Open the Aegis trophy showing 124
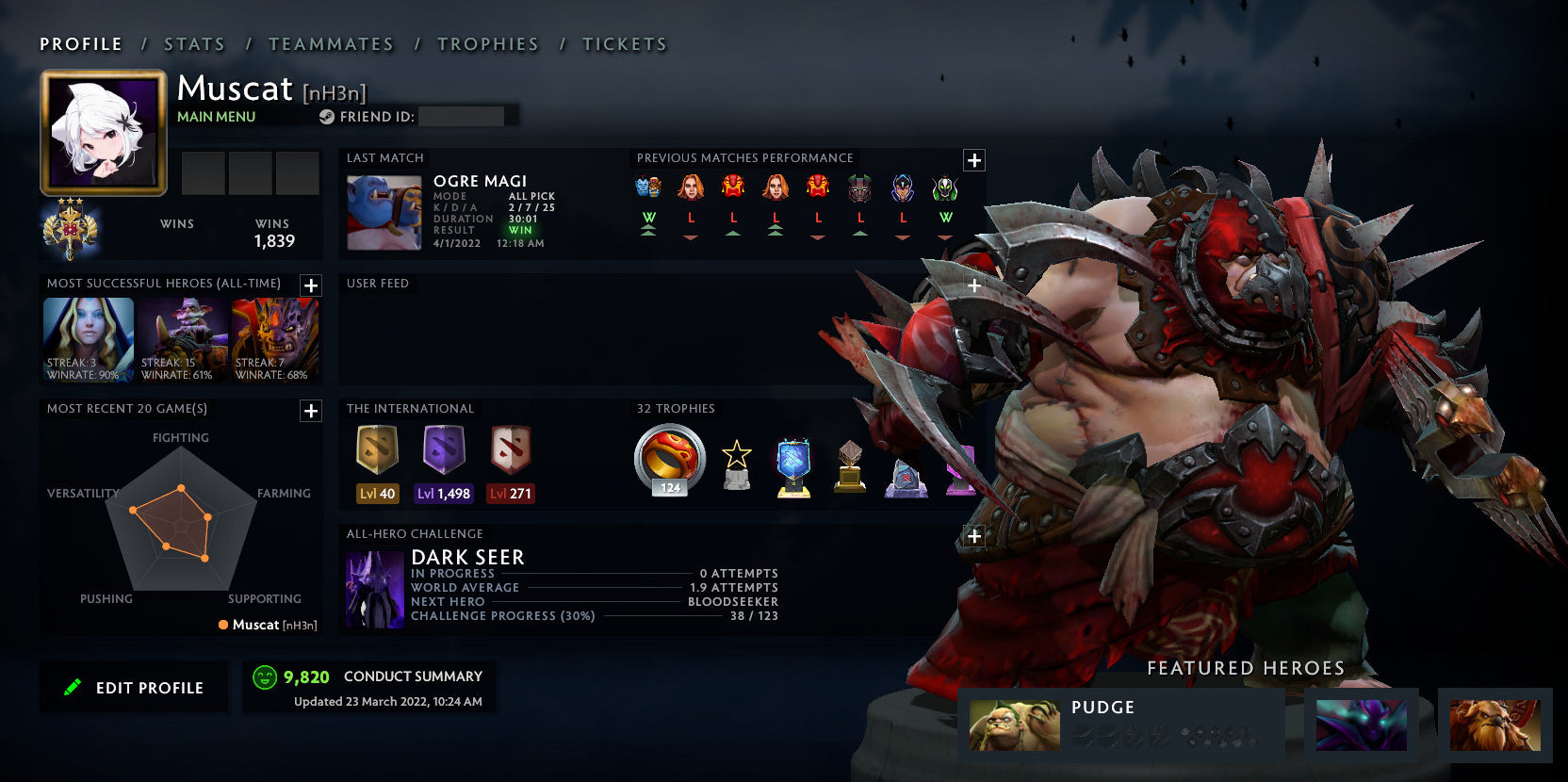Image resolution: width=1568 pixels, height=782 pixels. (668, 462)
